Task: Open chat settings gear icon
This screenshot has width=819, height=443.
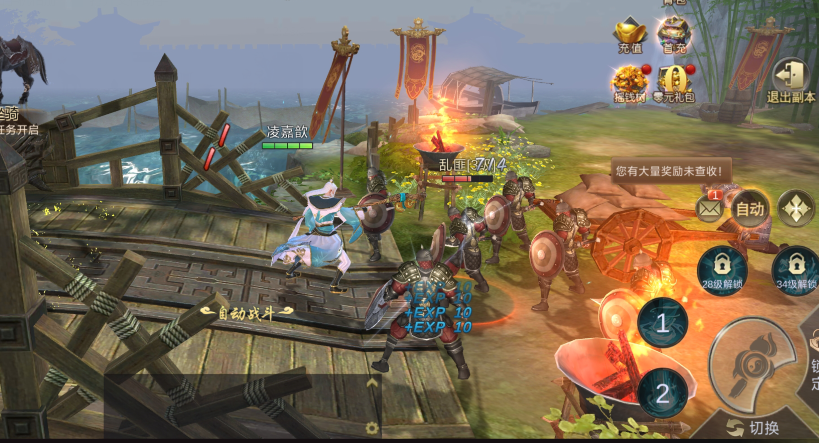Action: point(372,428)
